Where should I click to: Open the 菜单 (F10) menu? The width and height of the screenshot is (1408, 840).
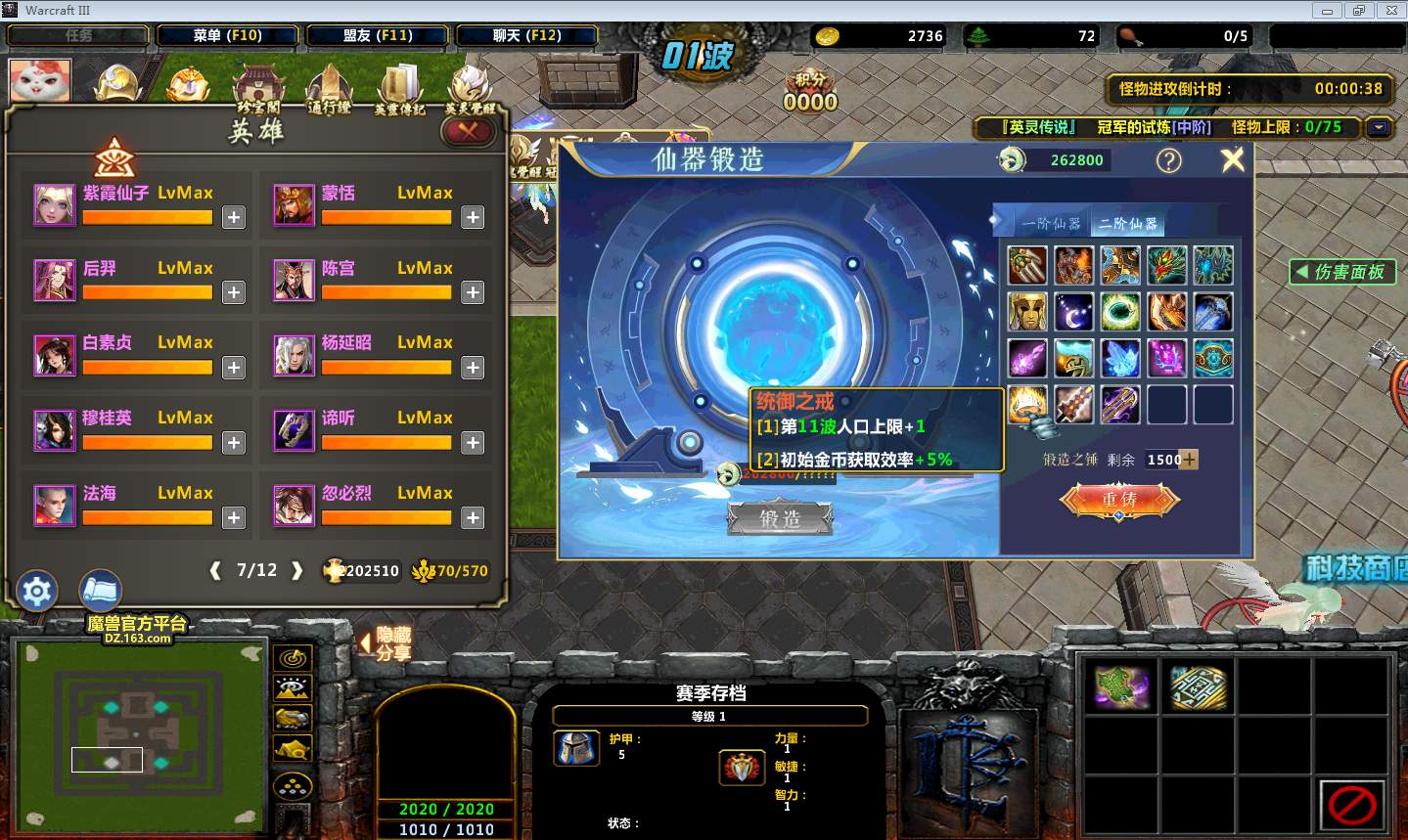click(x=227, y=35)
